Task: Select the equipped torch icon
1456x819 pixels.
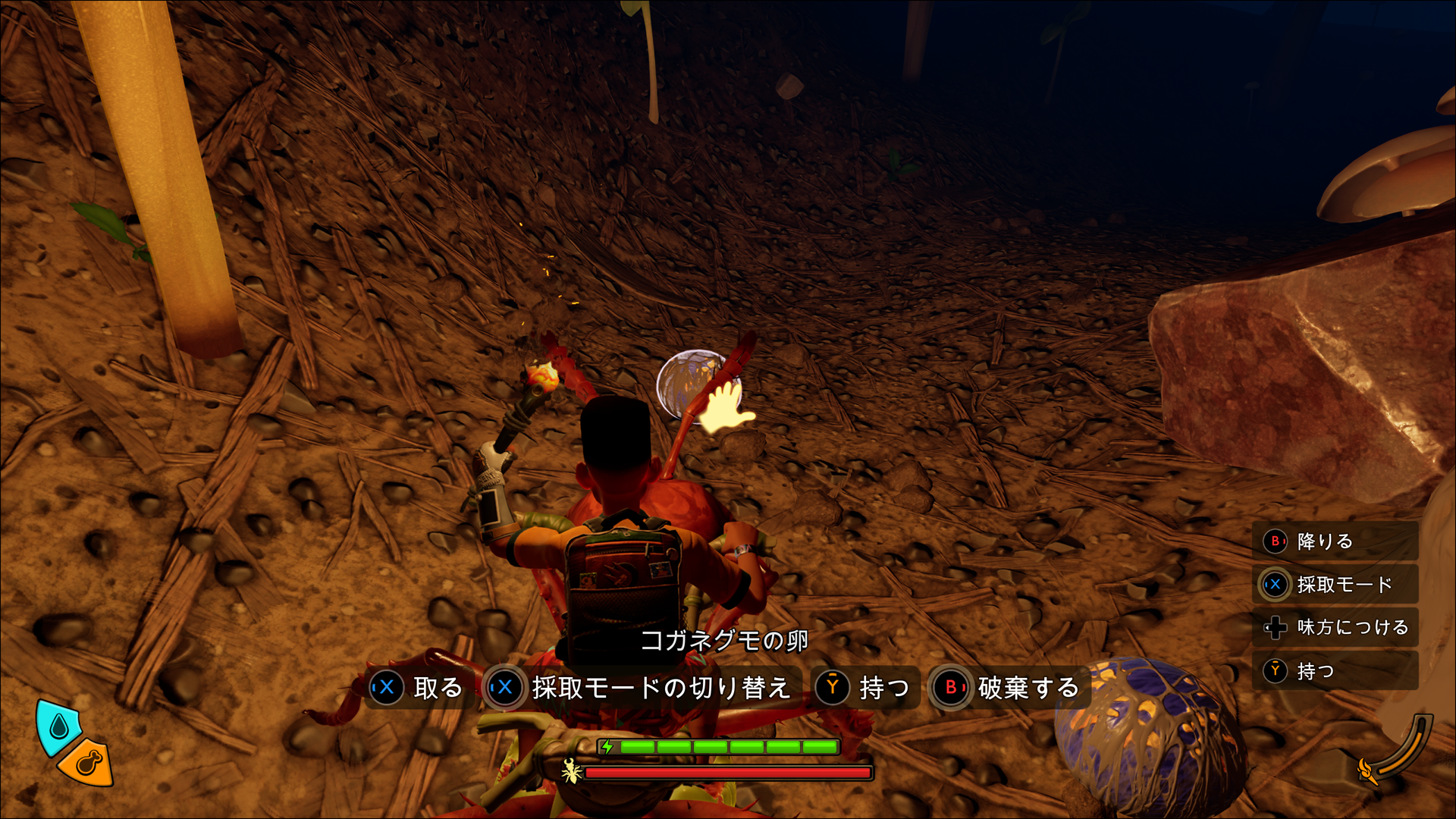Action: click(x=1367, y=770)
